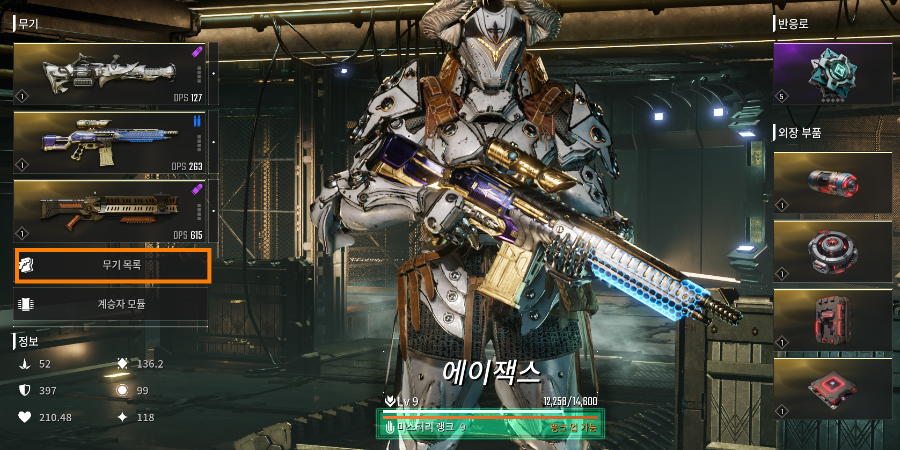This screenshot has height=450, width=900.
Task: Click the green 마스터리 랭크 mastery rank bar
Action: coord(490,426)
